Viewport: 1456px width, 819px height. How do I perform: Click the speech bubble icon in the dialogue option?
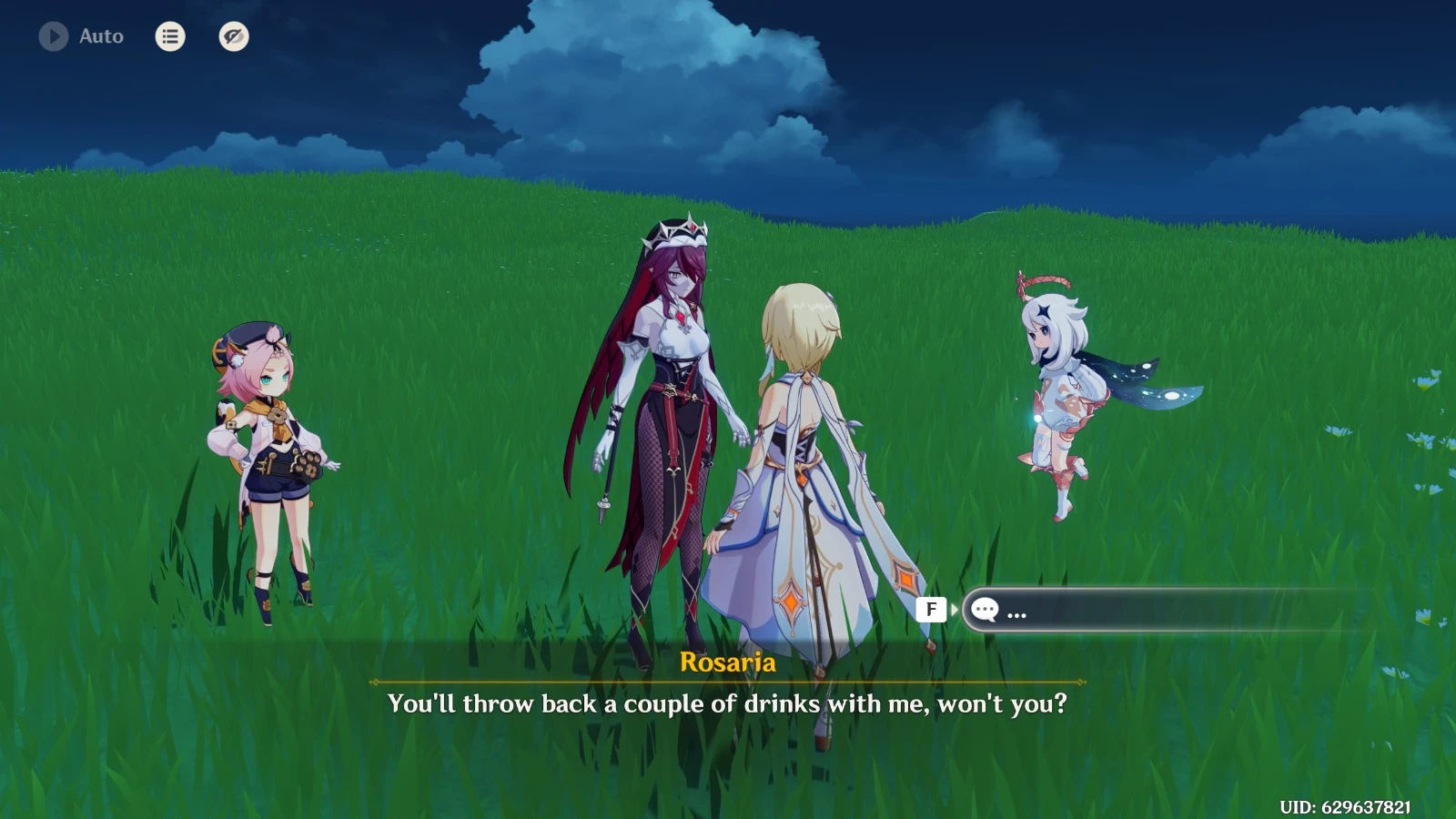pyautogui.click(x=984, y=610)
